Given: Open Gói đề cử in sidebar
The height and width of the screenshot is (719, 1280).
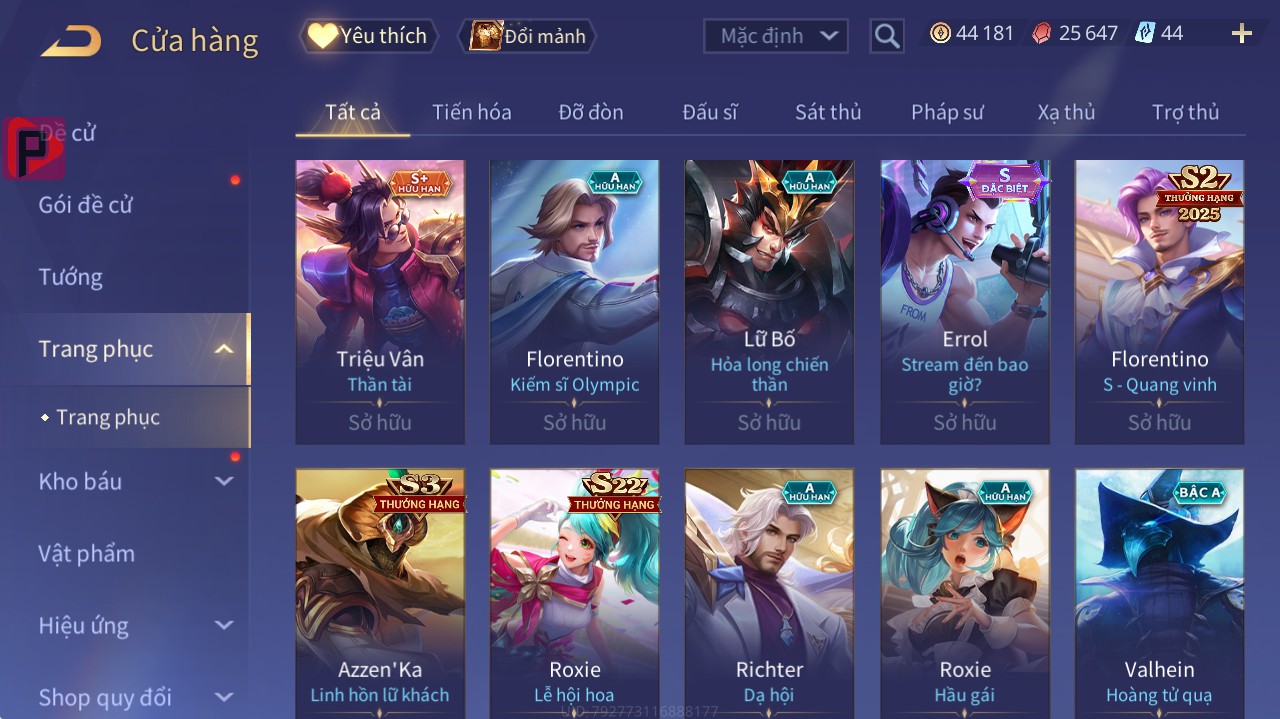Looking at the screenshot, I should point(86,205).
